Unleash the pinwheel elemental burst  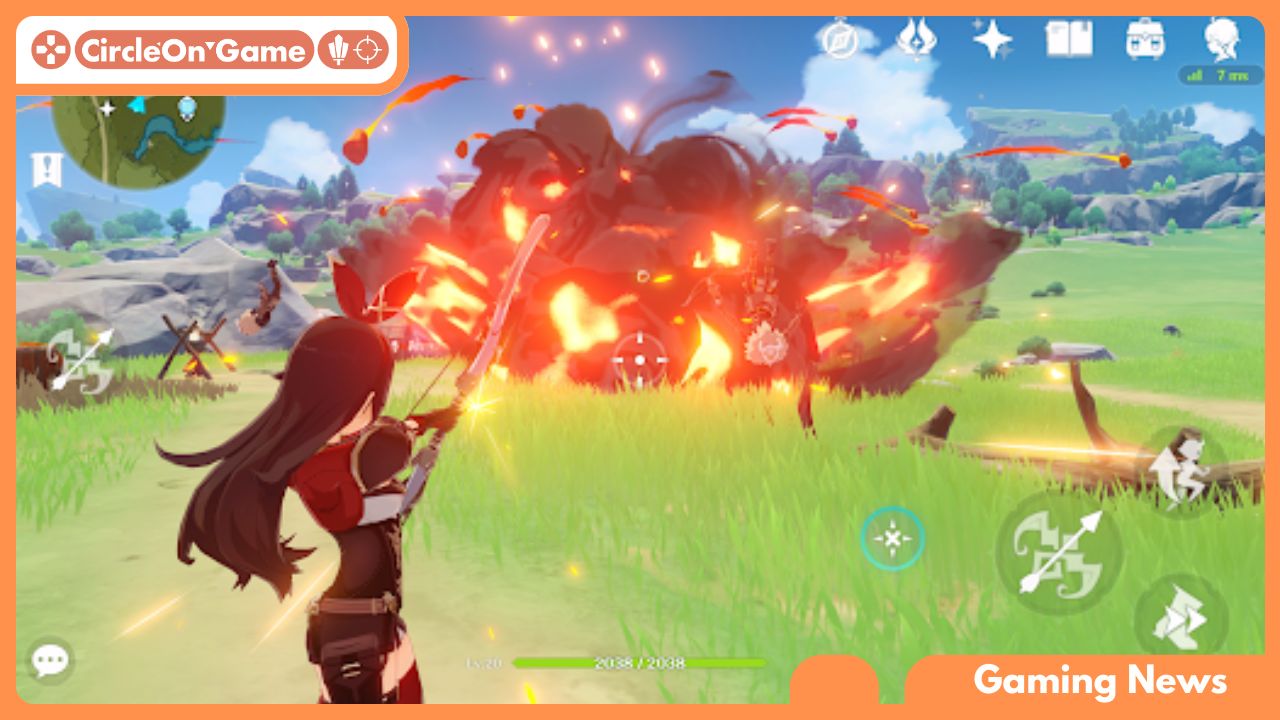point(1182,612)
